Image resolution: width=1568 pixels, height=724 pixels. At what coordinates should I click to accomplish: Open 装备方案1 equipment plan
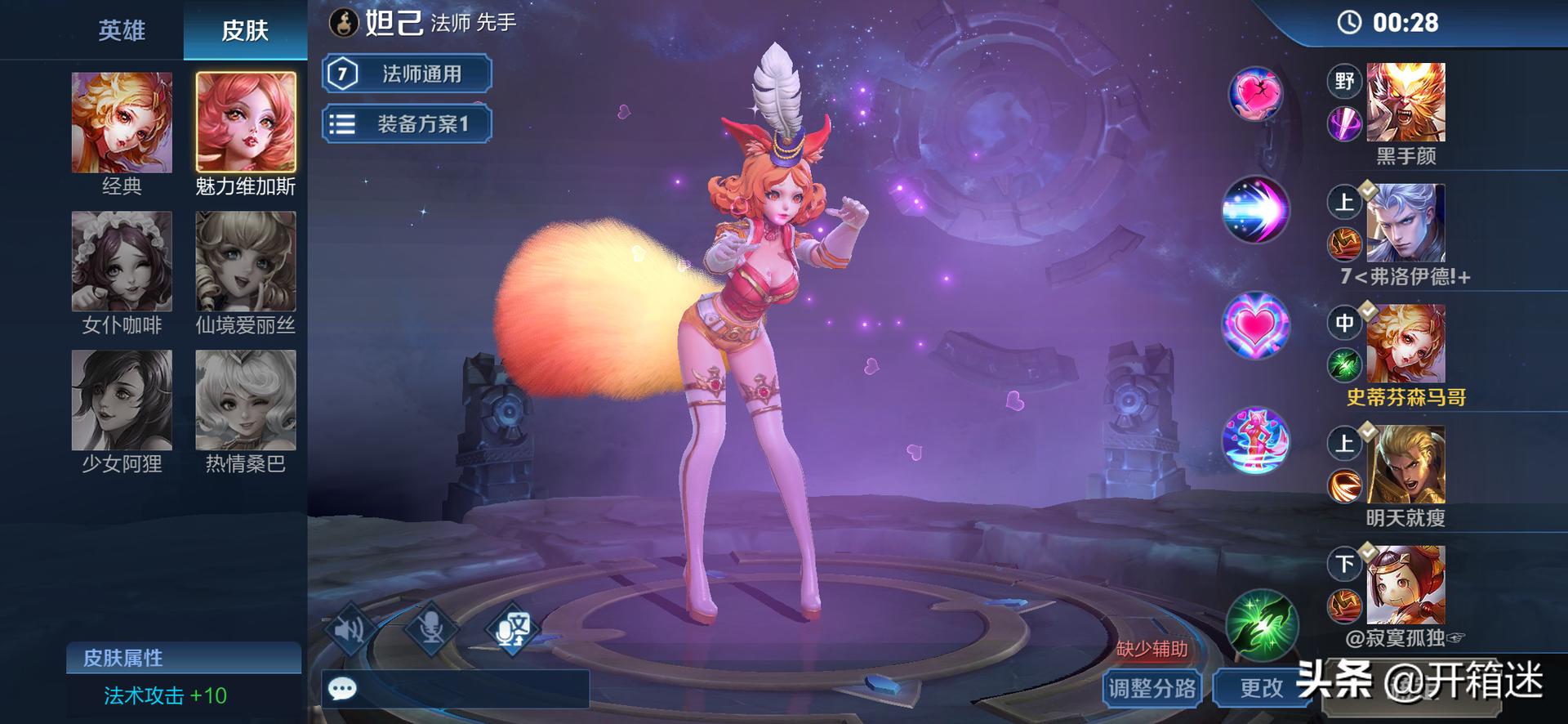(x=407, y=124)
